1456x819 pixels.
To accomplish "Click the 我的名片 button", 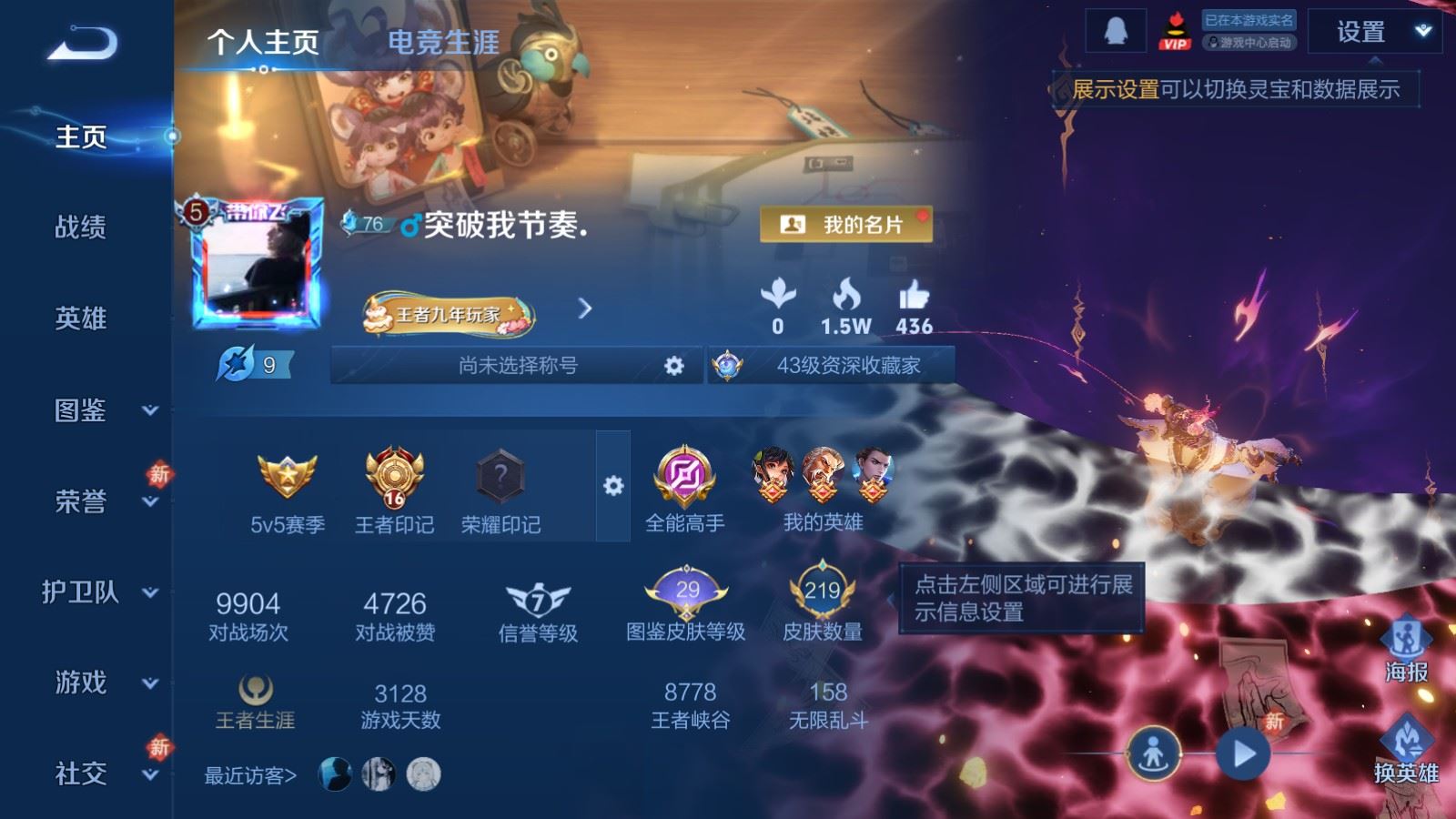I will point(848,224).
